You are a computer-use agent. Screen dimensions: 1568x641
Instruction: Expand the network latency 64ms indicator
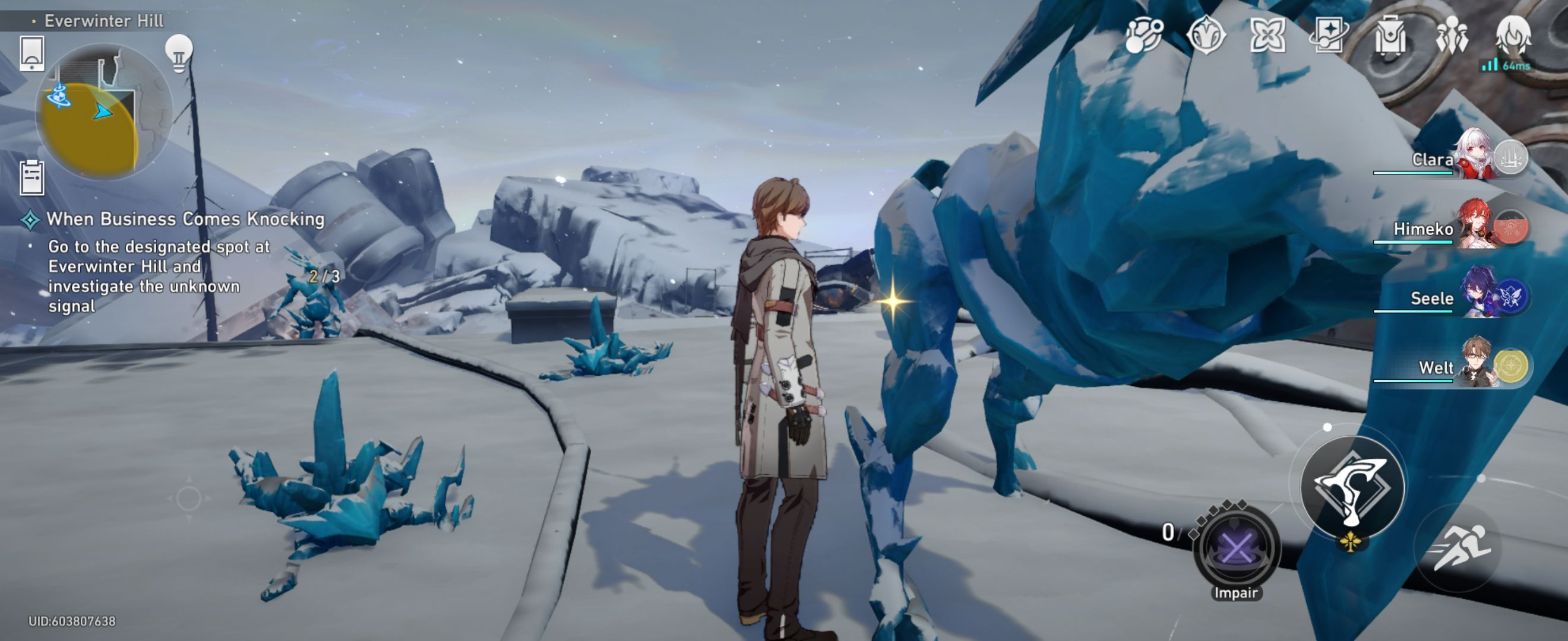(1508, 67)
